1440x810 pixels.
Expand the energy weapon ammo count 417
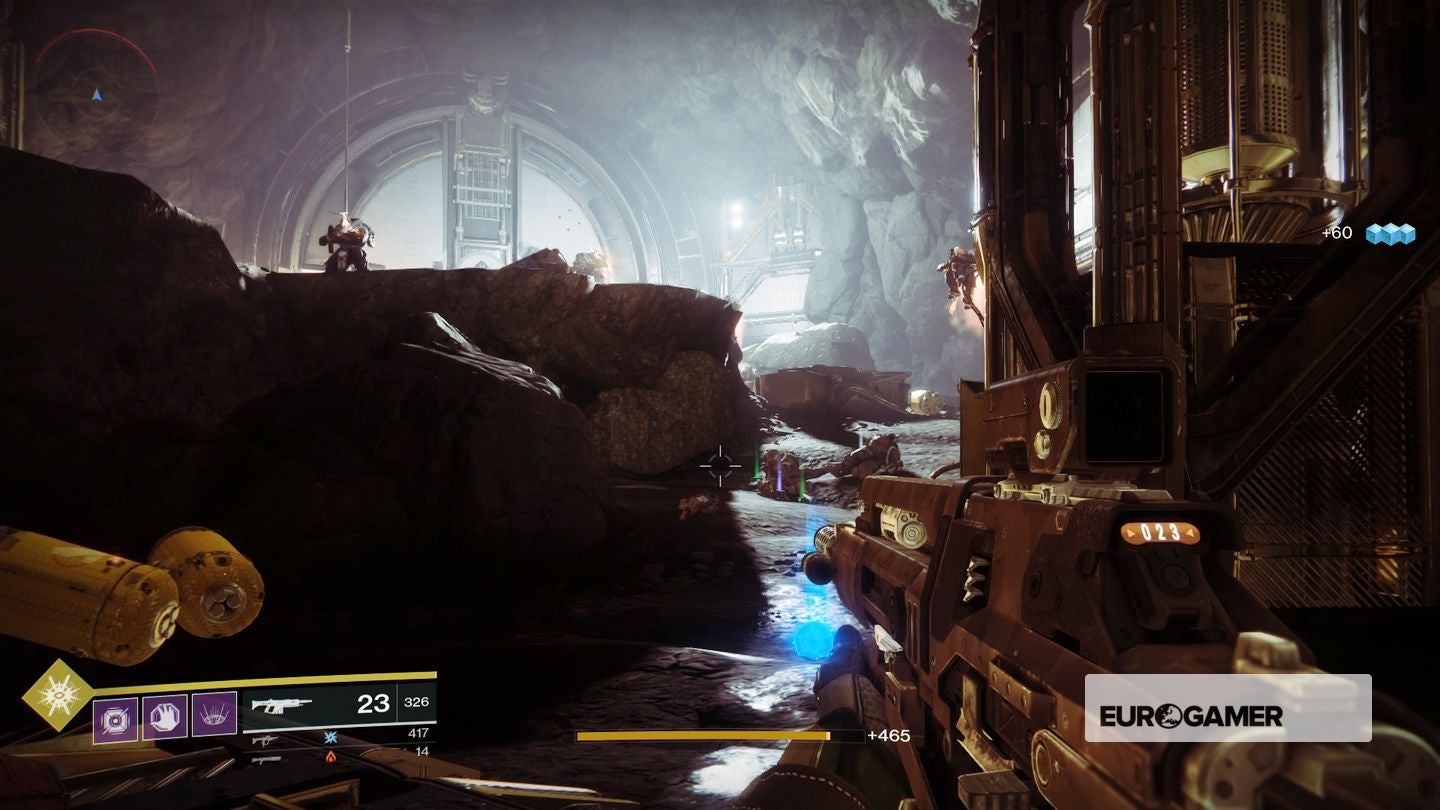[419, 731]
